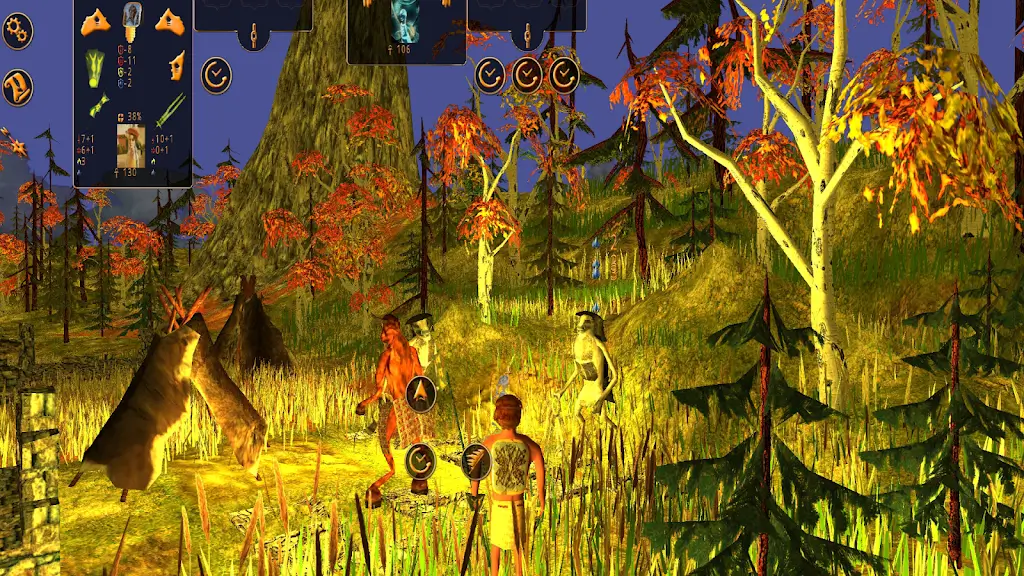Click the orange face profile icon
The width and height of the screenshot is (1024, 576).
coord(176,67)
